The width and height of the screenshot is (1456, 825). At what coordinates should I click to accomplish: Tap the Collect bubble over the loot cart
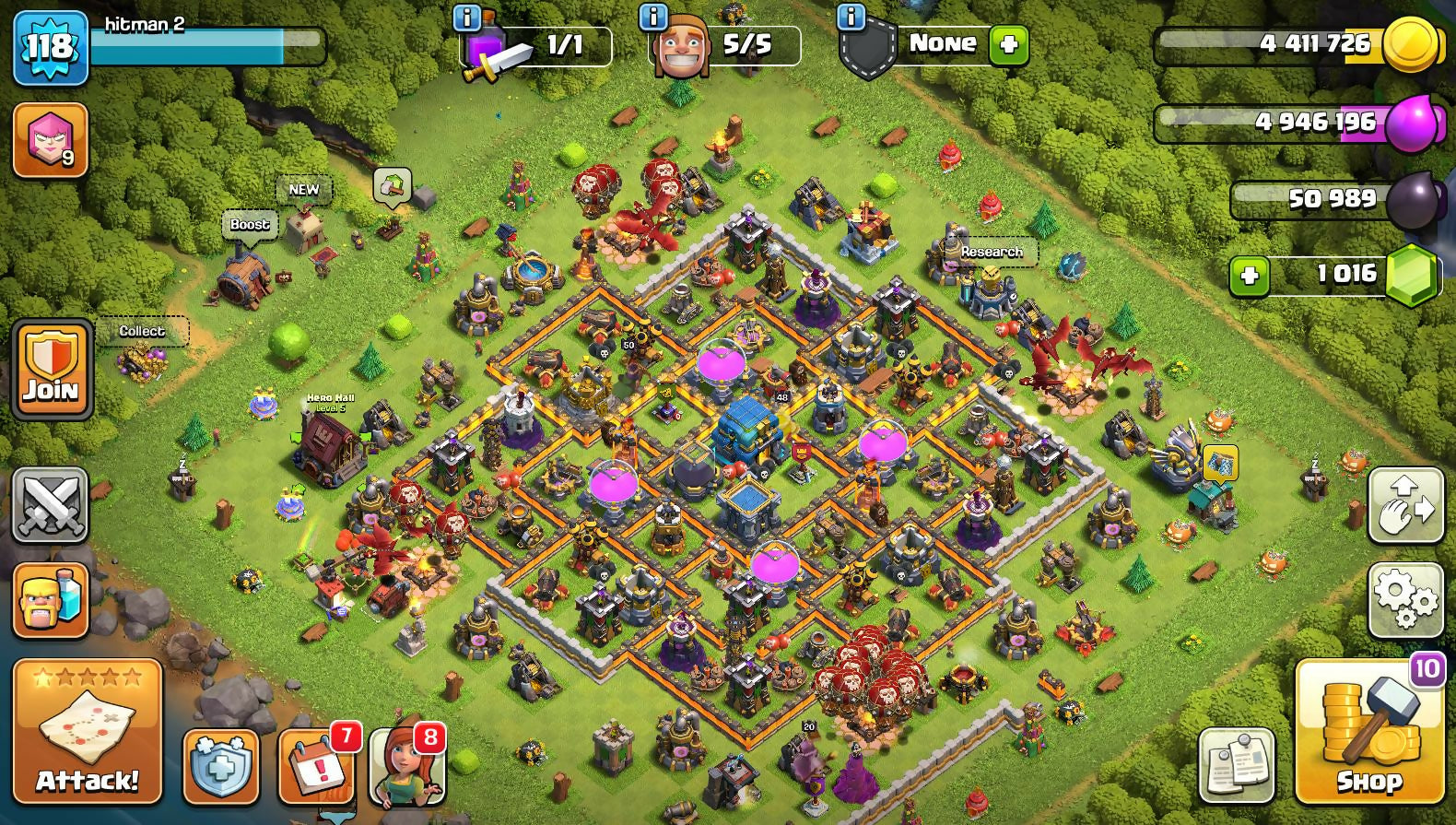tap(142, 331)
